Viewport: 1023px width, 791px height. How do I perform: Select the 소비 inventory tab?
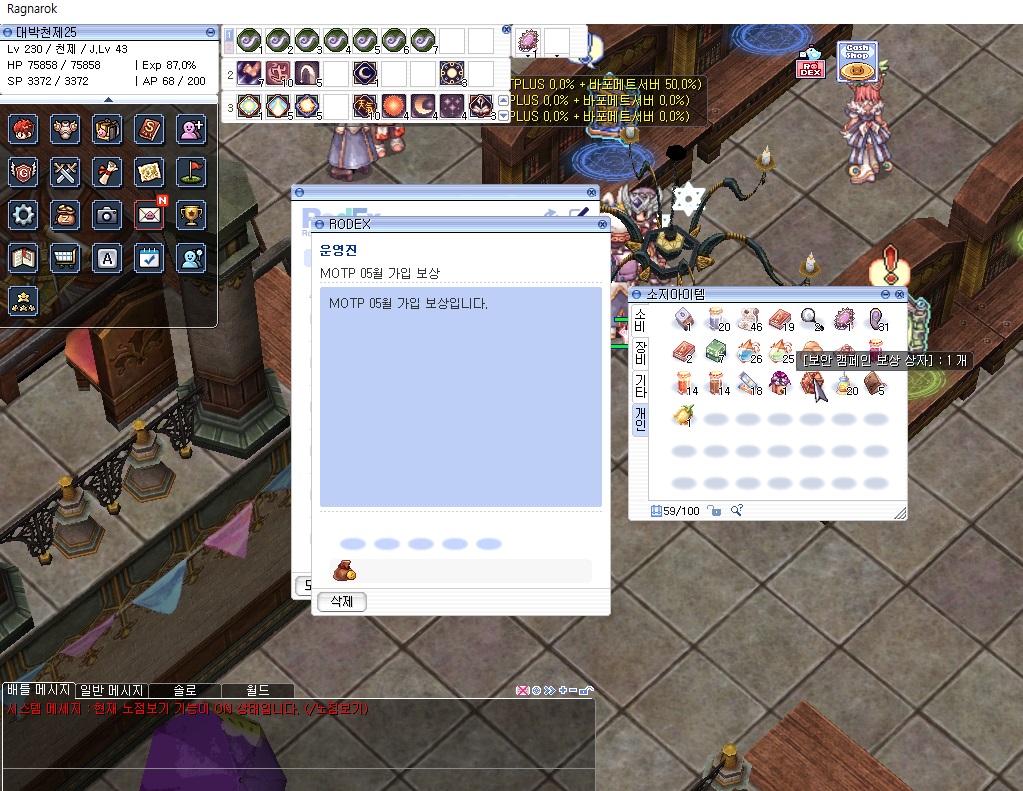click(640, 319)
